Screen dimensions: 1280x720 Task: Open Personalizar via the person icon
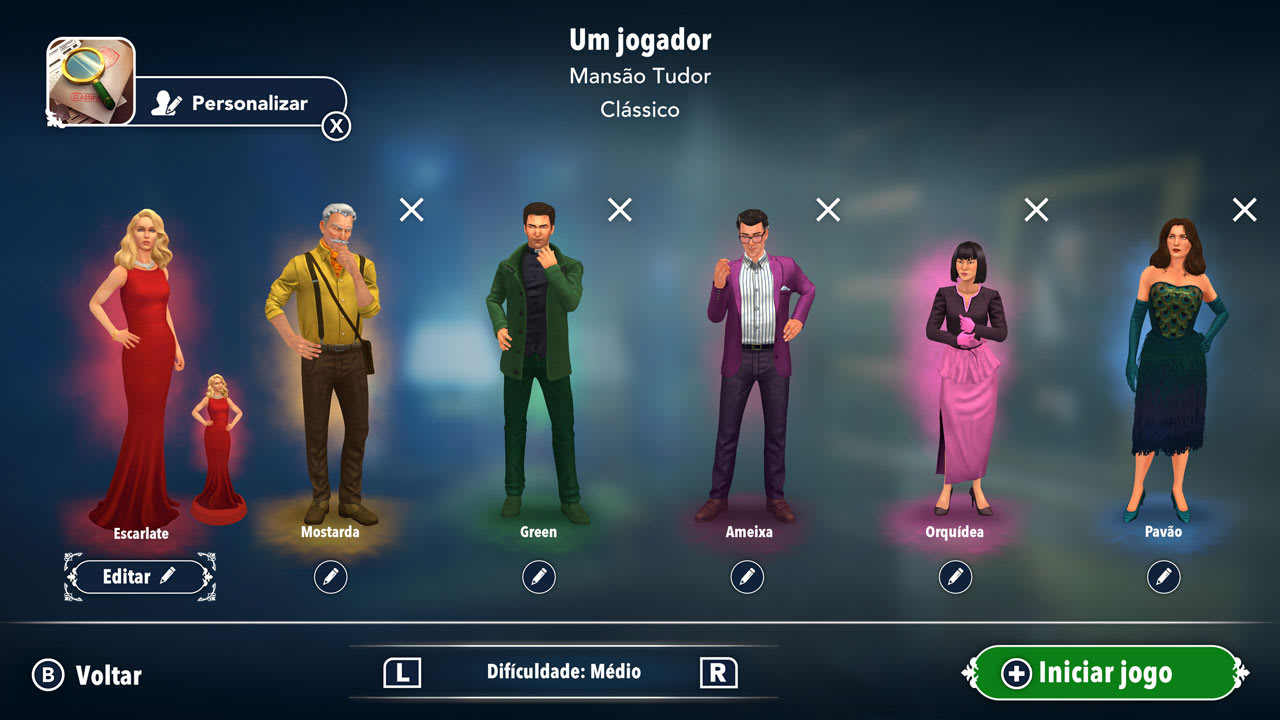163,102
